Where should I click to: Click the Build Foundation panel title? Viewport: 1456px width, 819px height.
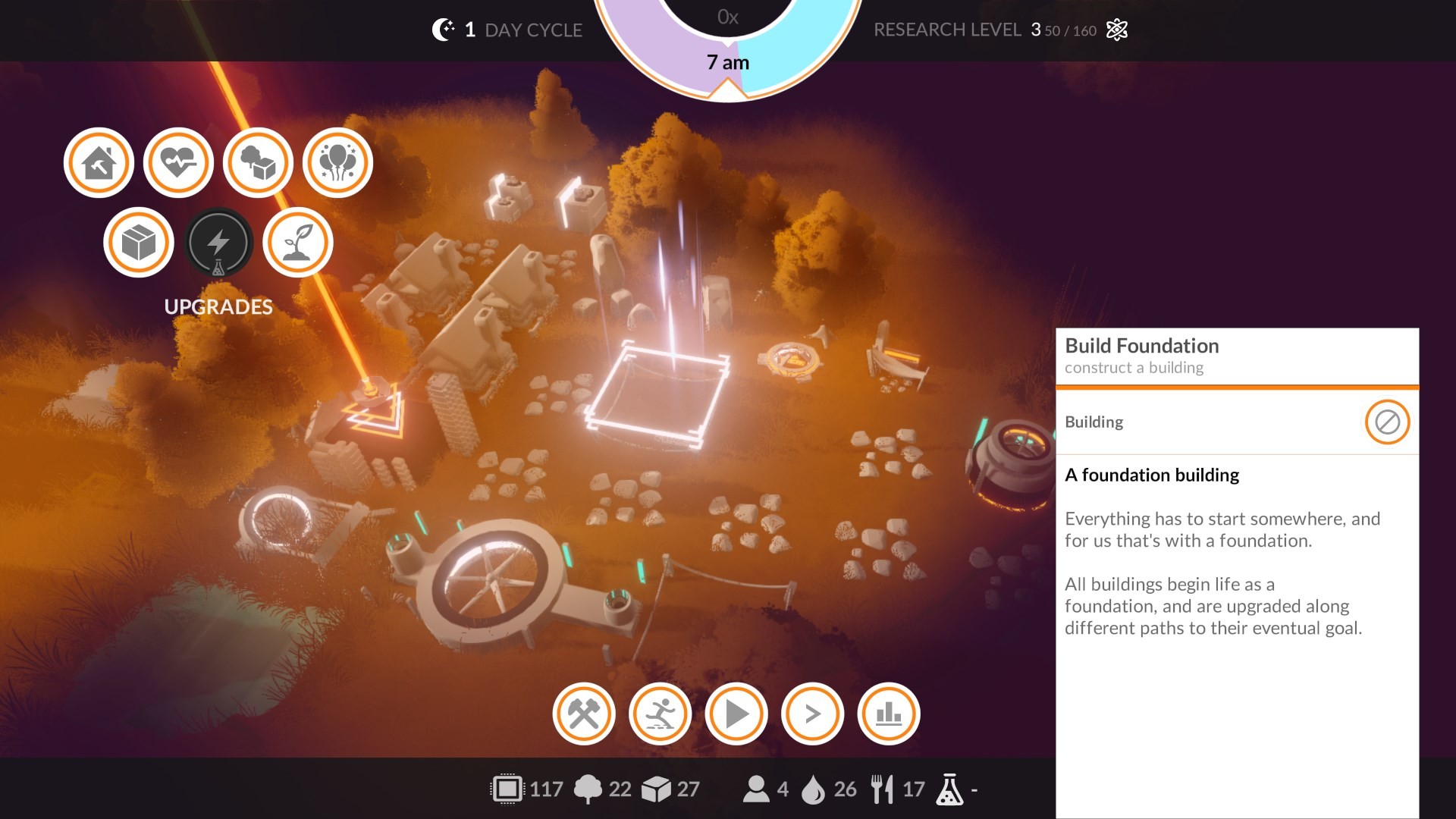1141,346
